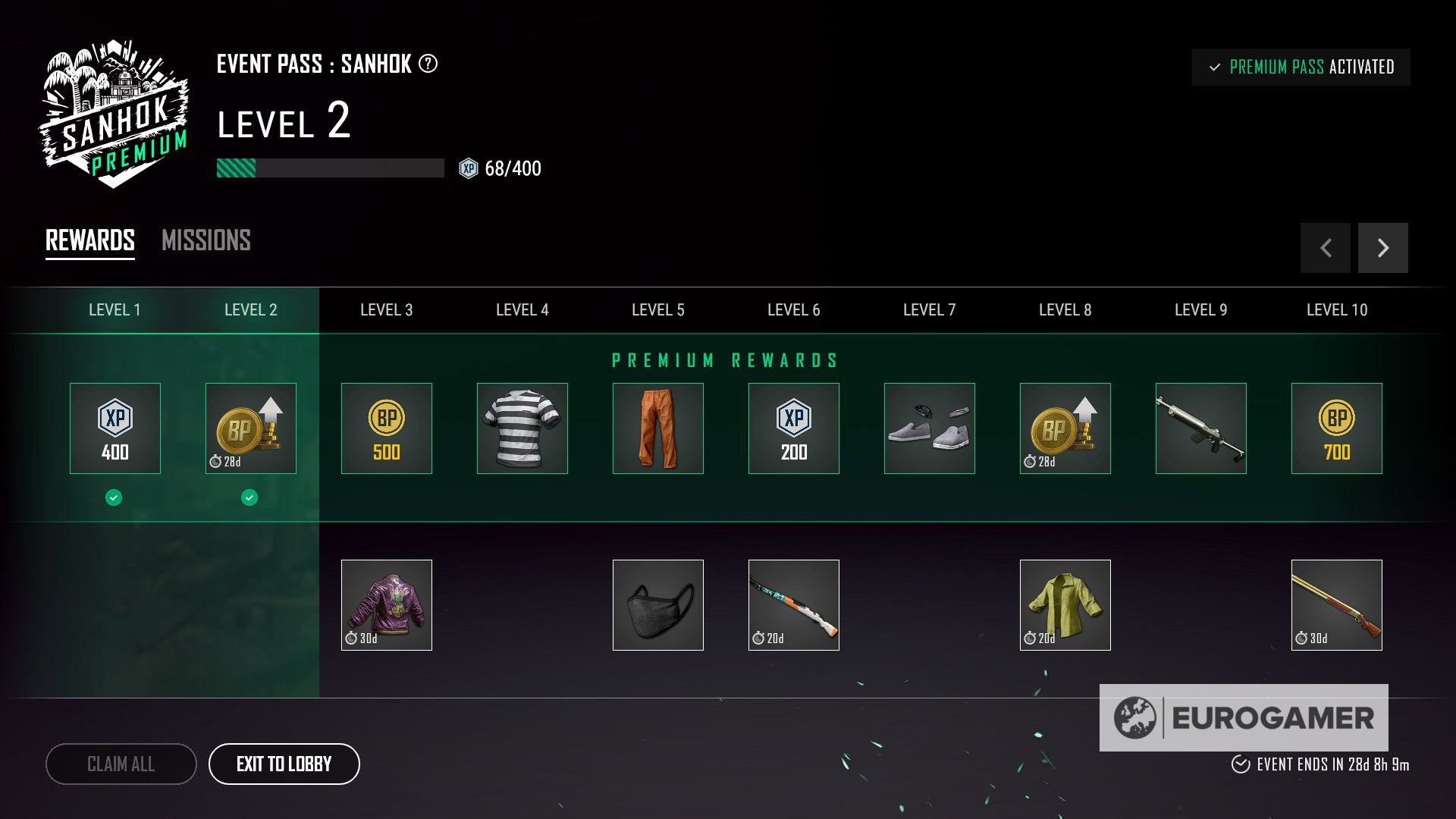This screenshot has width=1456, height=819.
Task: Click the BP boost reward under Level 2
Action: [250, 428]
